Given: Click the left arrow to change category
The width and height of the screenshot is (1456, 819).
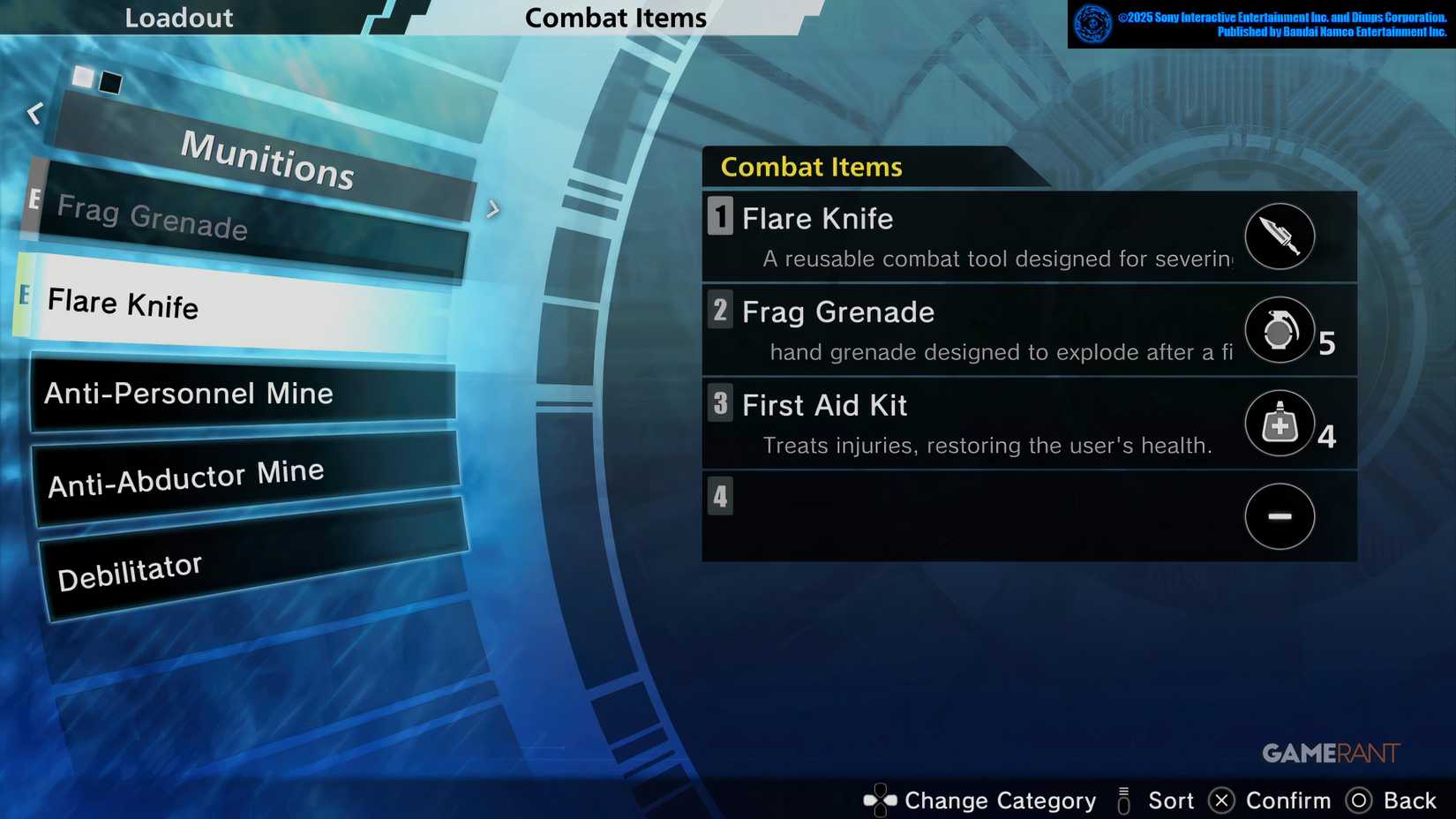Looking at the screenshot, I should (x=35, y=113).
